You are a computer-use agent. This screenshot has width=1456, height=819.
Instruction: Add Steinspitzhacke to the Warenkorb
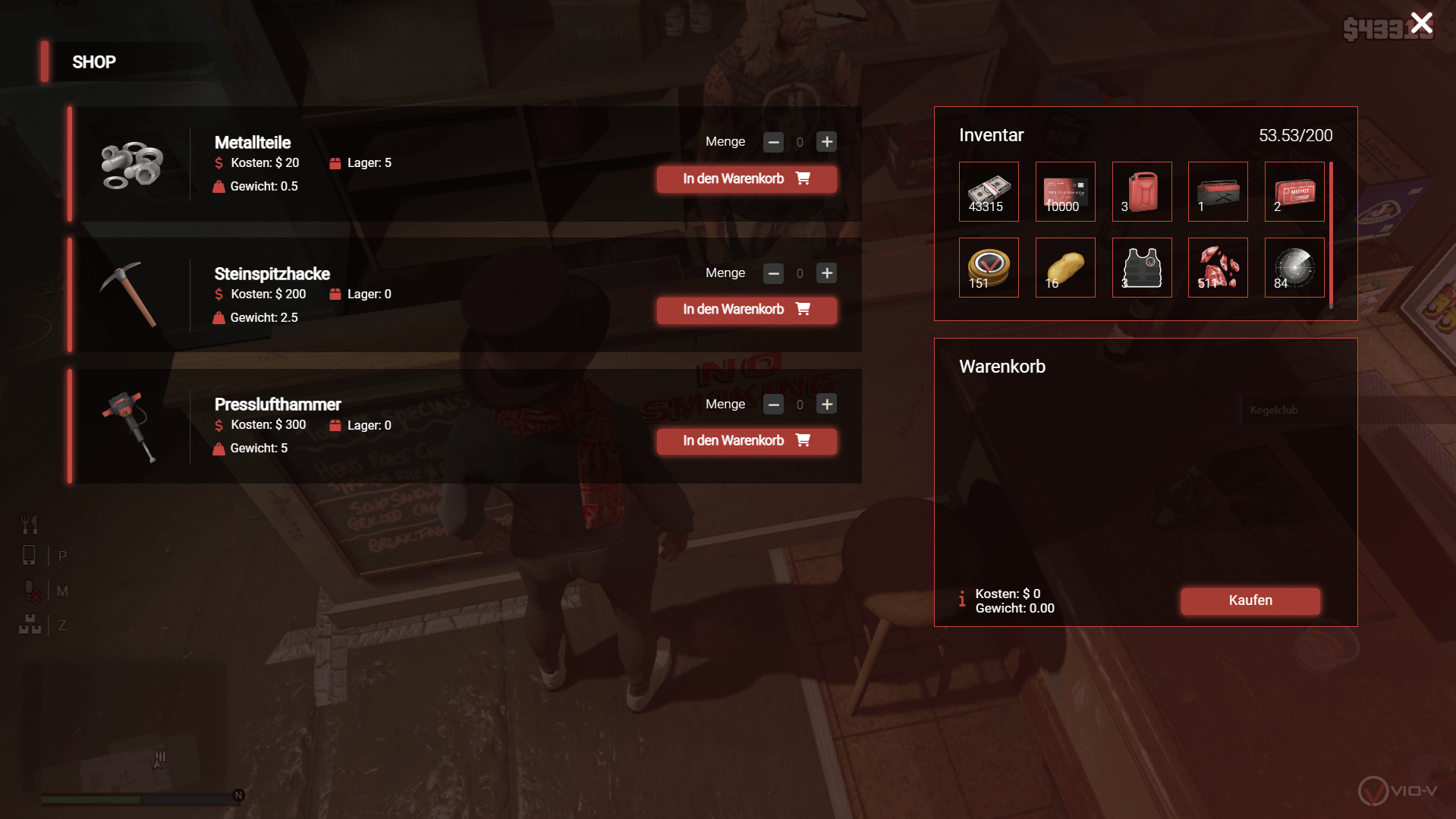pyautogui.click(x=747, y=310)
